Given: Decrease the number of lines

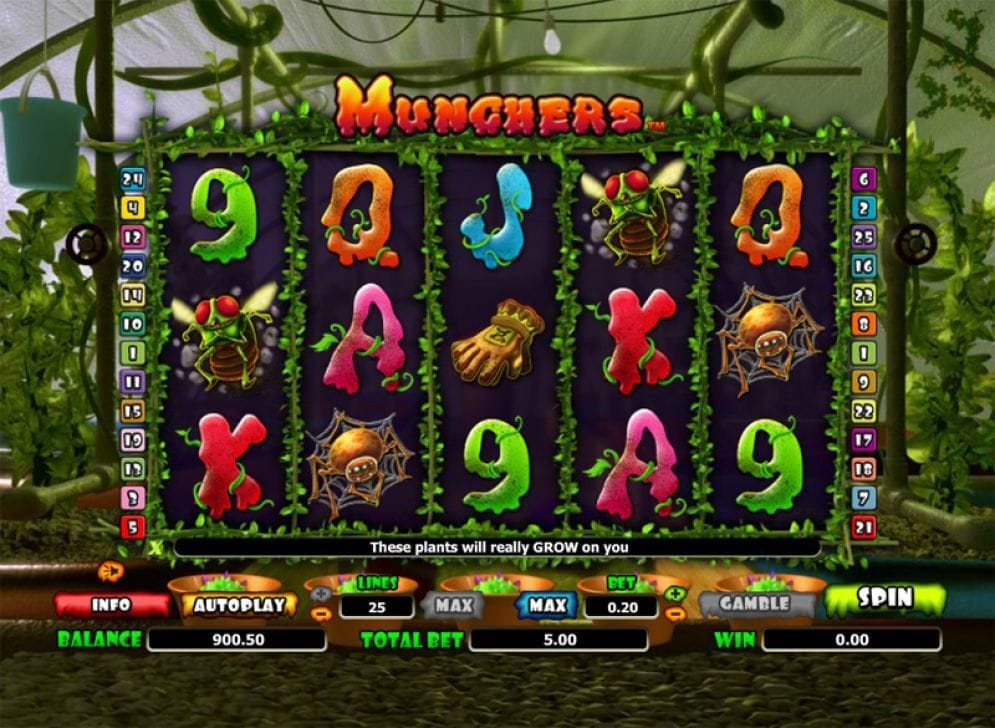Looking at the screenshot, I should pyautogui.click(x=321, y=613).
